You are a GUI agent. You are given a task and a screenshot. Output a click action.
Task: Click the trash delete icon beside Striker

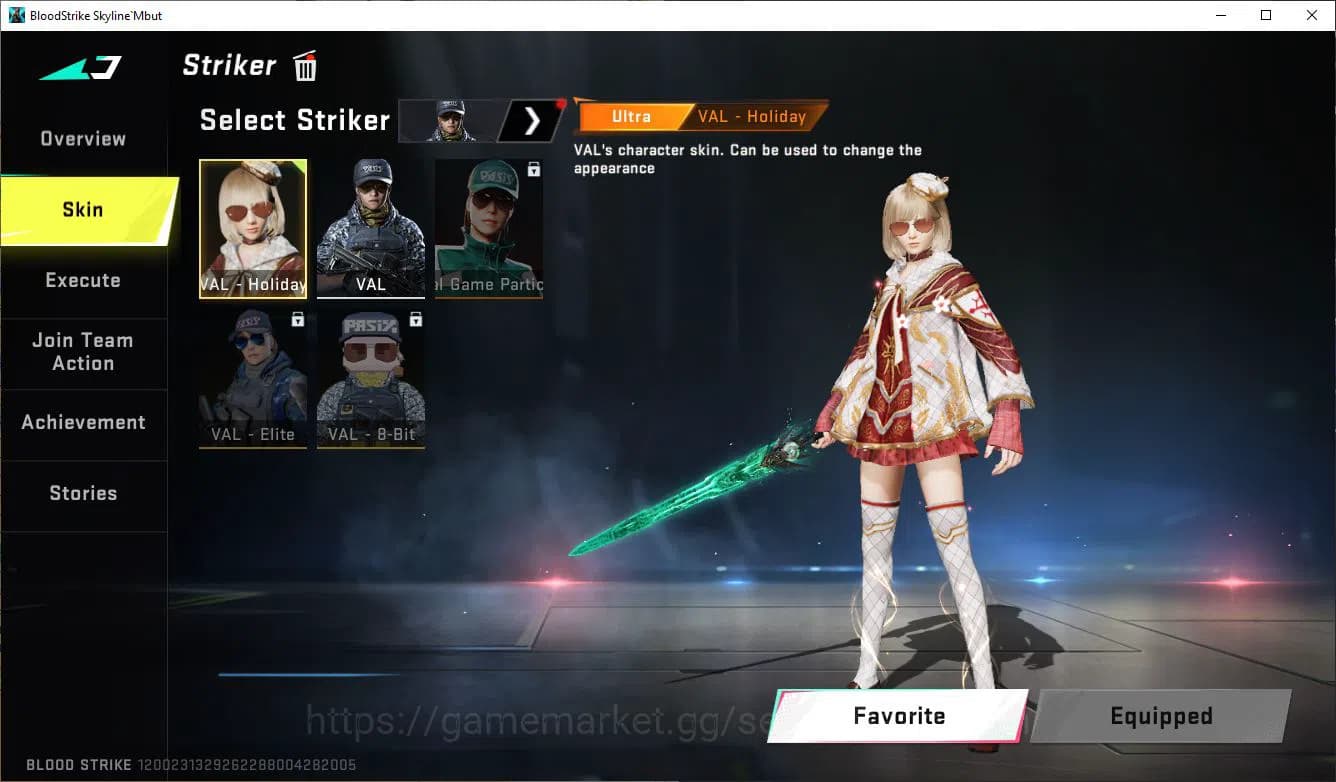[304, 65]
